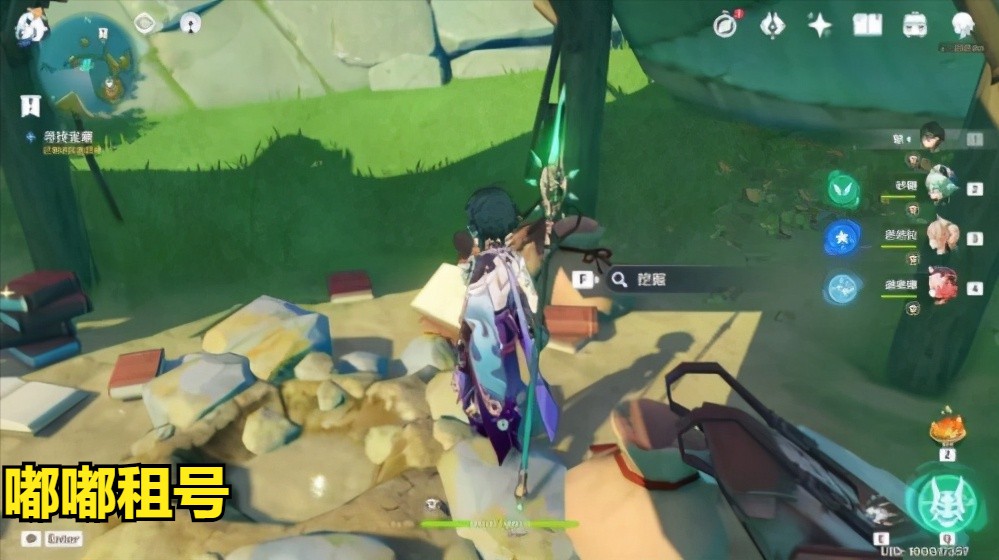
Task: Toggle the elemental sight eye icon
Action: click(x=145, y=23)
